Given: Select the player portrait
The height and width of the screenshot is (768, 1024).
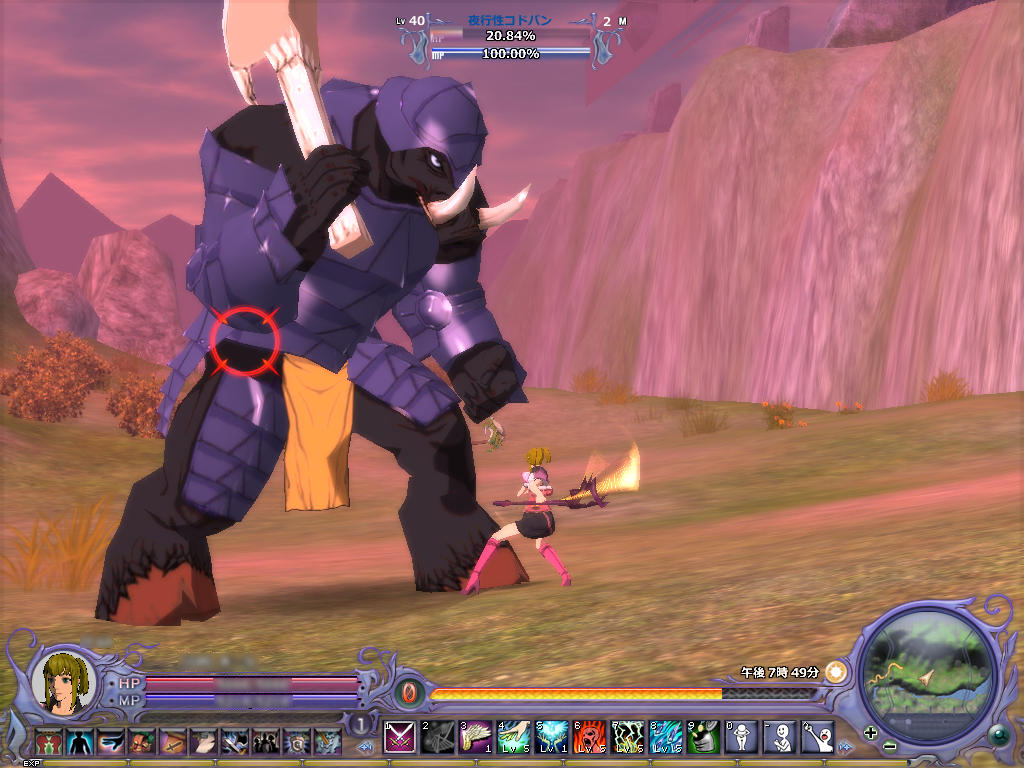Looking at the screenshot, I should tap(64, 681).
